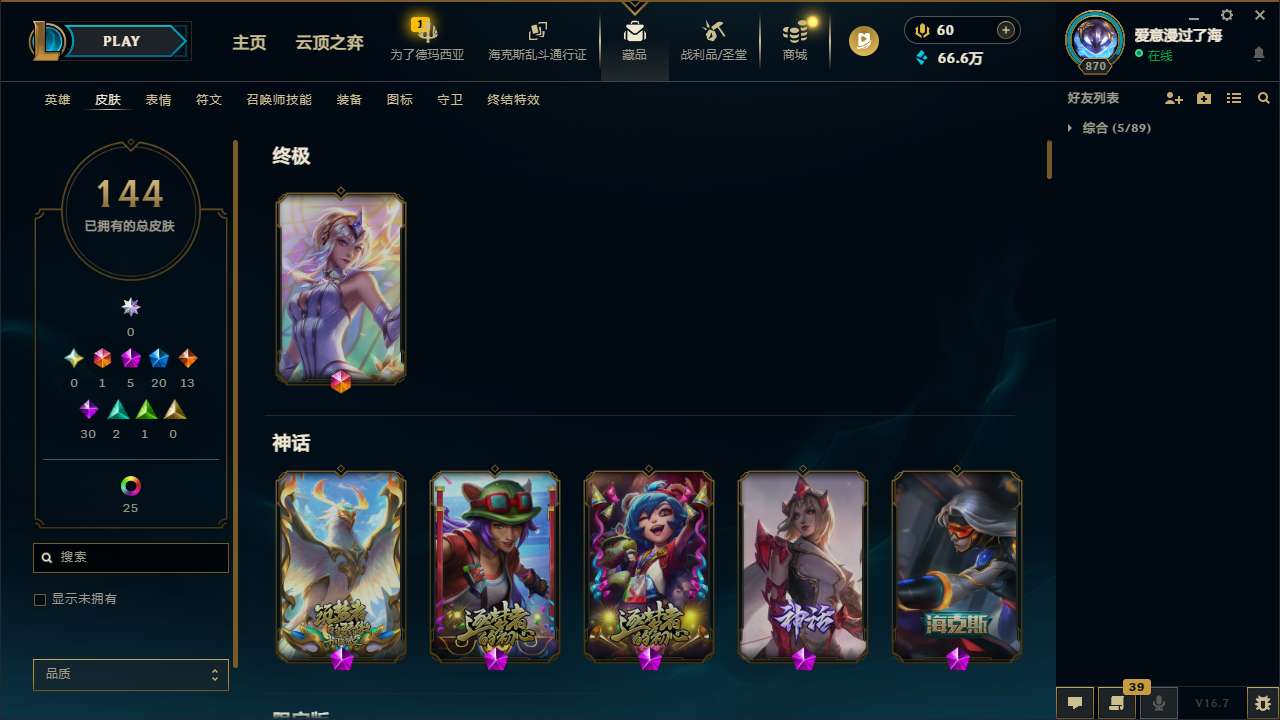This screenshot has width=1280, height=720.
Task: Open the 品质 quality dropdown
Action: click(130, 674)
